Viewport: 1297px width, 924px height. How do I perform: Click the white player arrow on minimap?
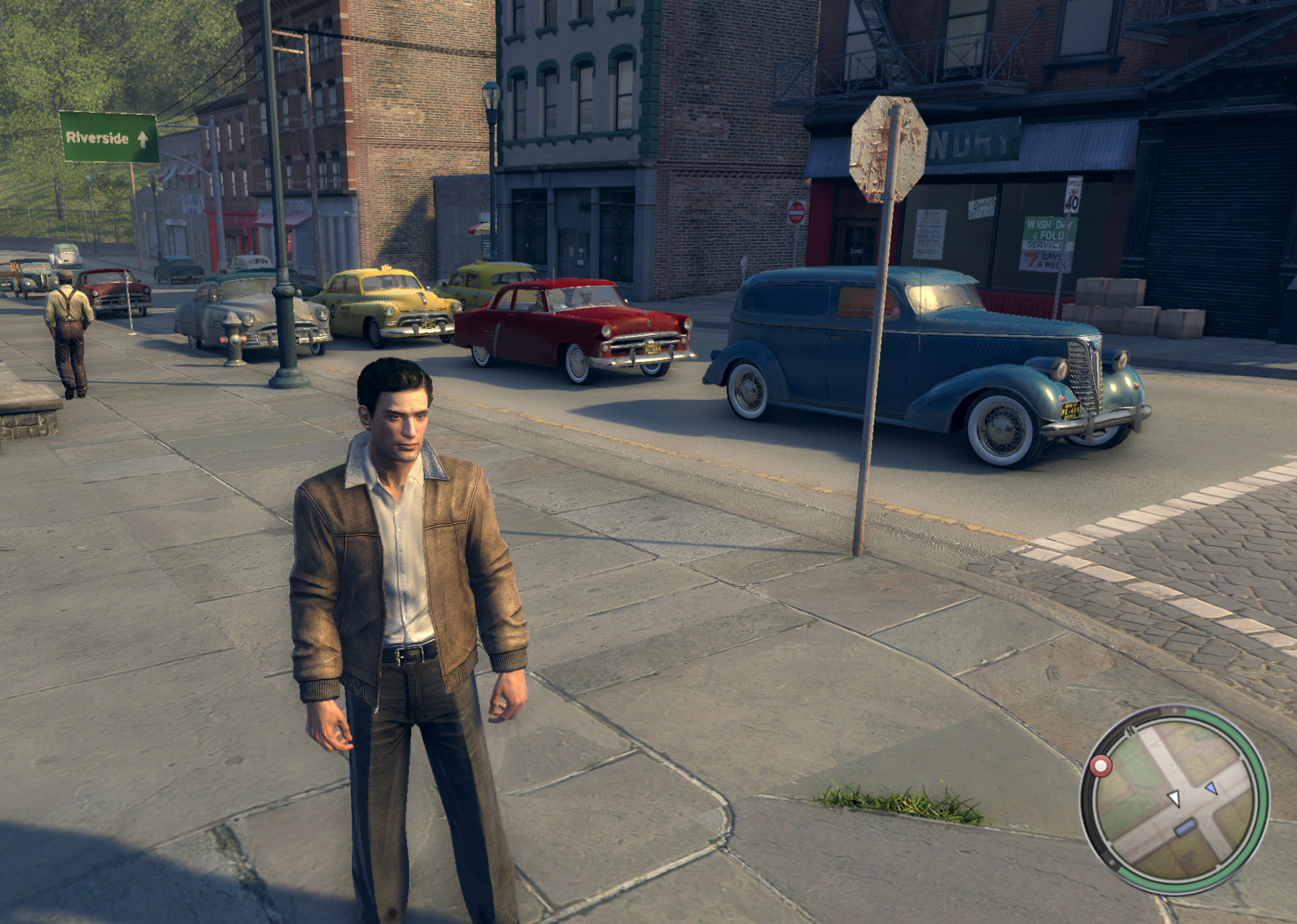click(1174, 798)
